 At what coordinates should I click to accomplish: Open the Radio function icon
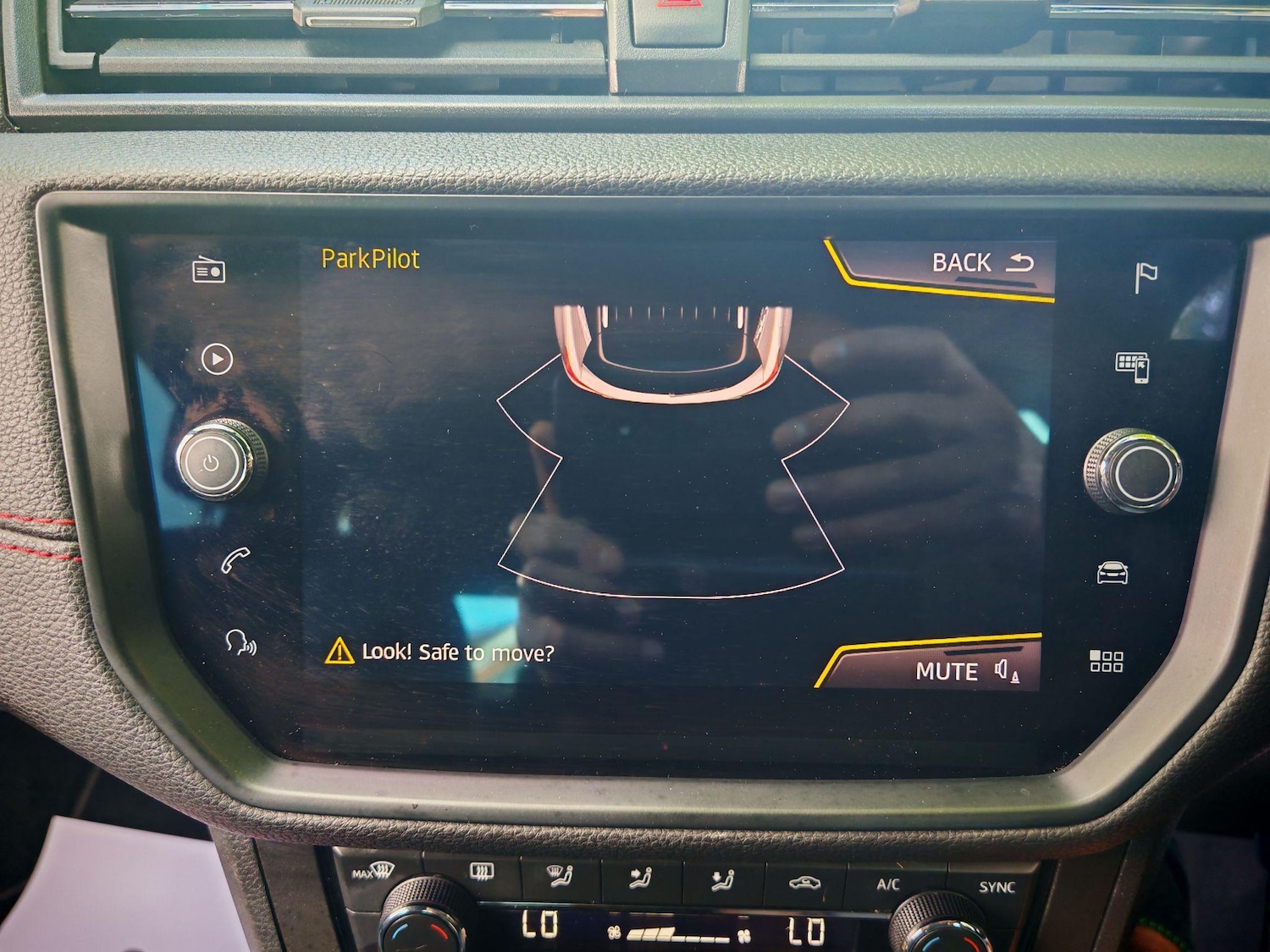click(209, 271)
